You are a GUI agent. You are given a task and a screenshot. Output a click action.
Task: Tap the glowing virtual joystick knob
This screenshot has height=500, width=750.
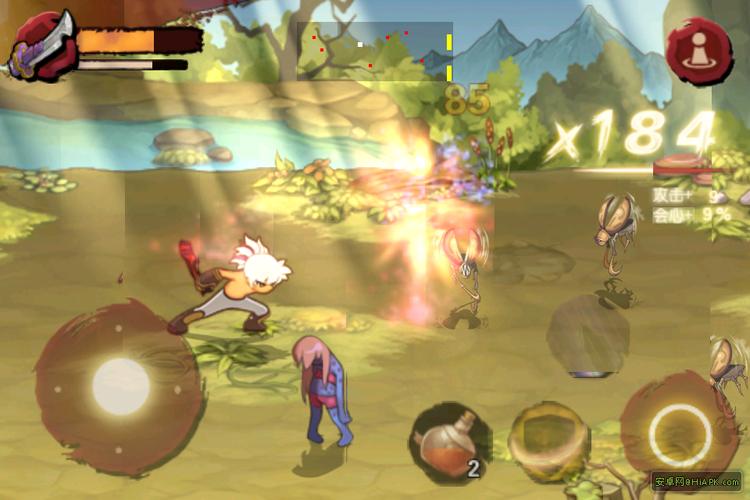[x=121, y=383]
